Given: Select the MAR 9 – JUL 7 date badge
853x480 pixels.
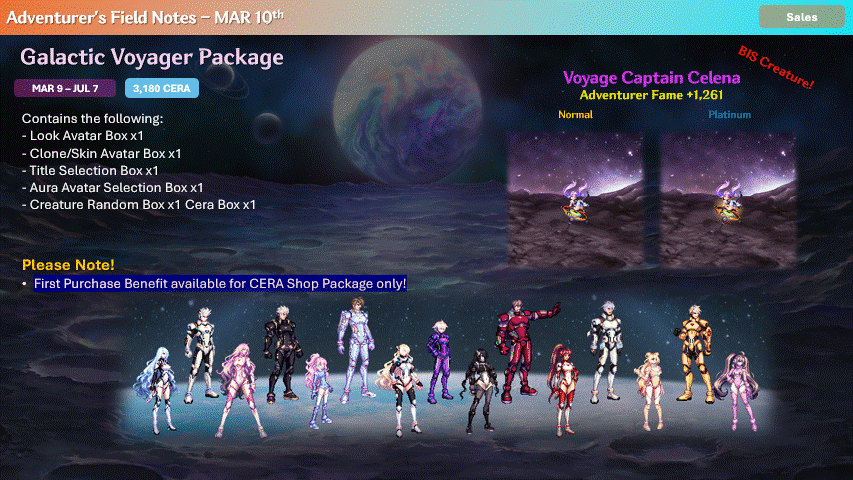Looking at the screenshot, I should pos(66,89).
